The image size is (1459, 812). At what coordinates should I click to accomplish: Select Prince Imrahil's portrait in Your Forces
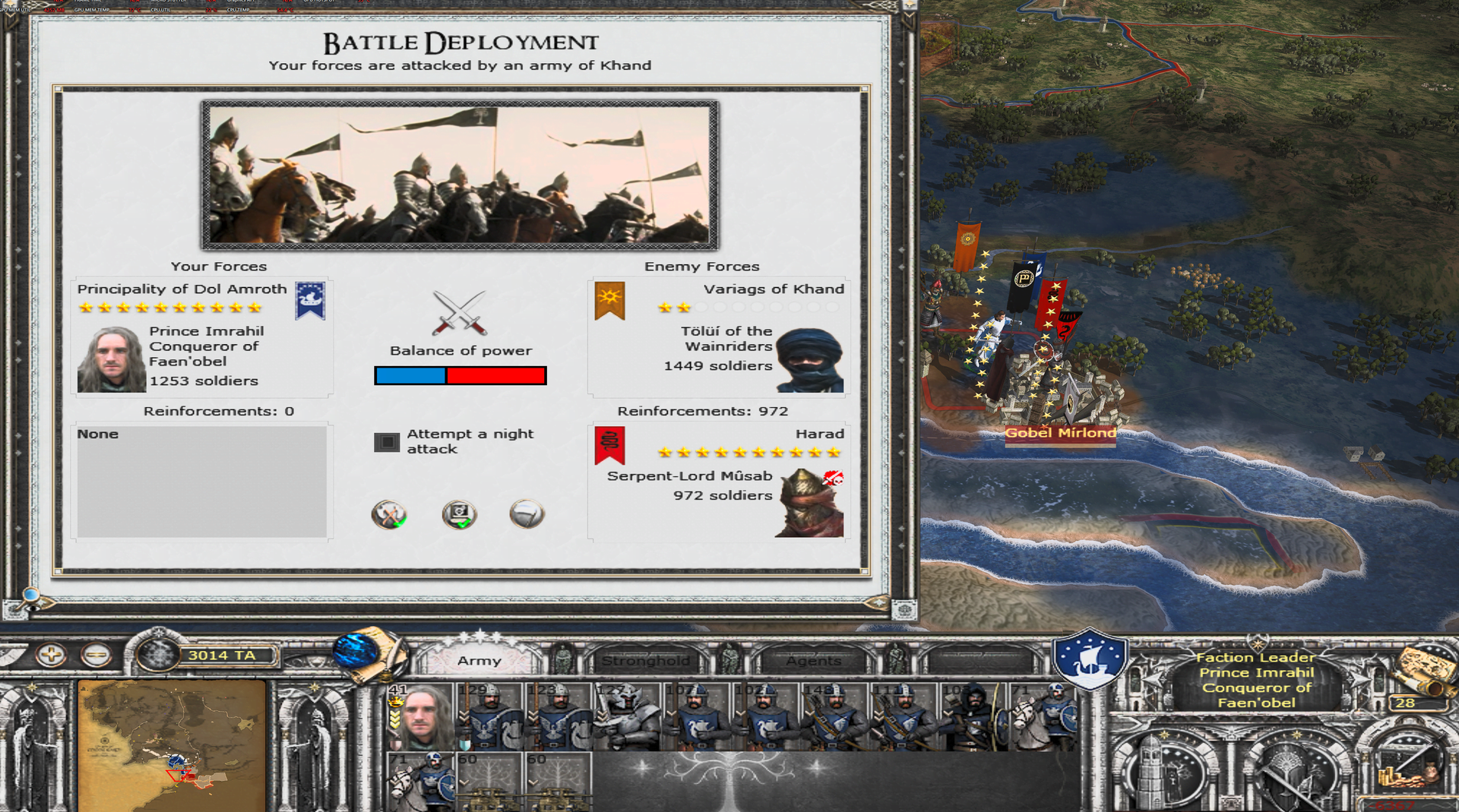coord(111,360)
